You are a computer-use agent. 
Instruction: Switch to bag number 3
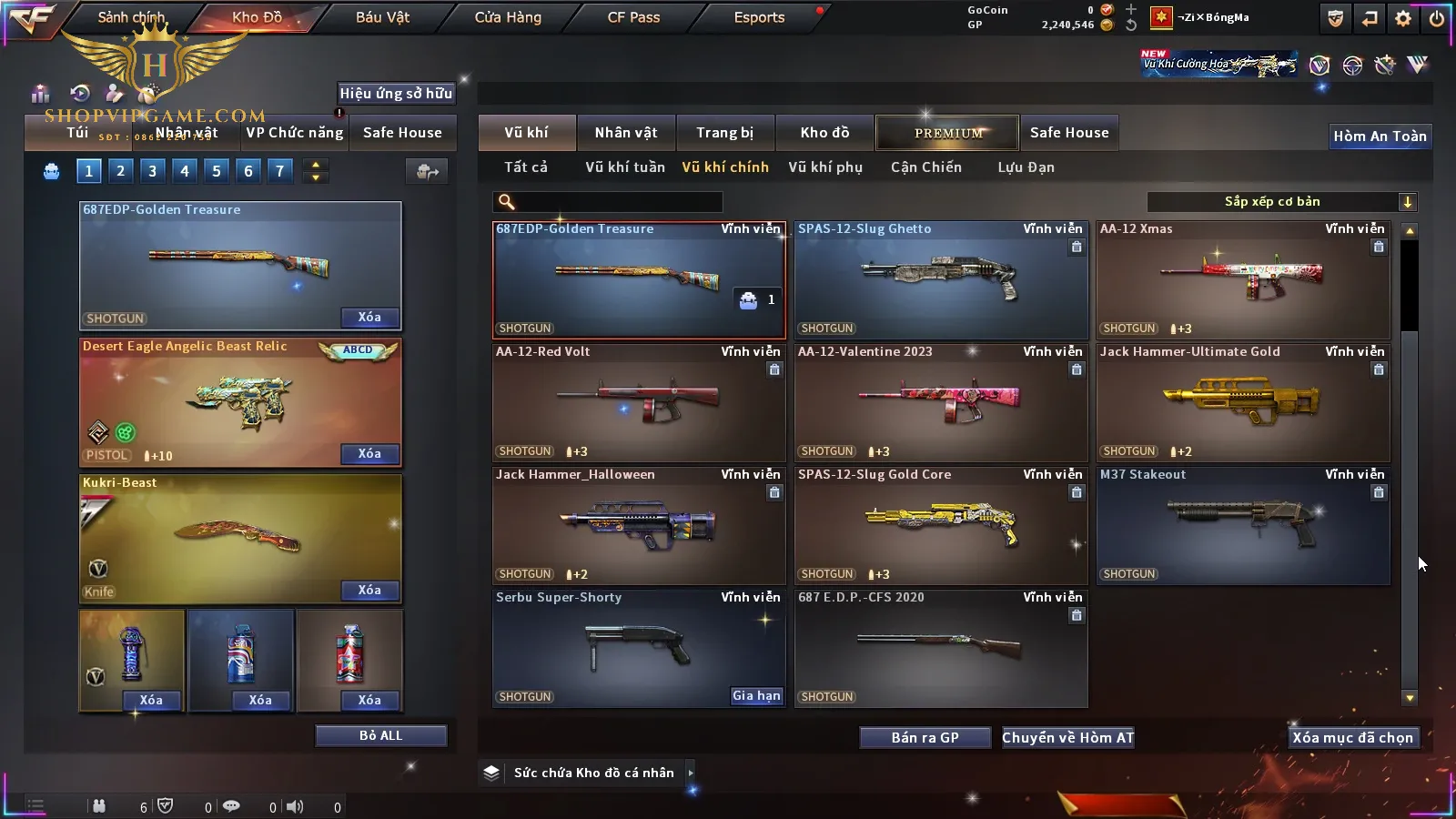[152, 171]
